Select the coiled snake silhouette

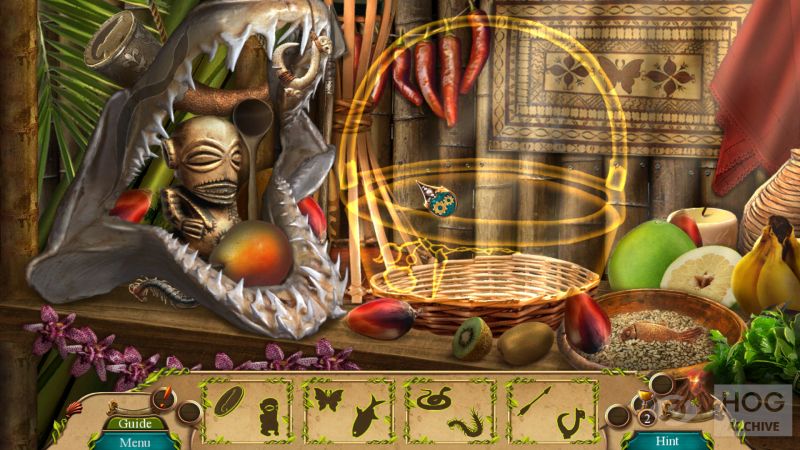click(x=432, y=398)
